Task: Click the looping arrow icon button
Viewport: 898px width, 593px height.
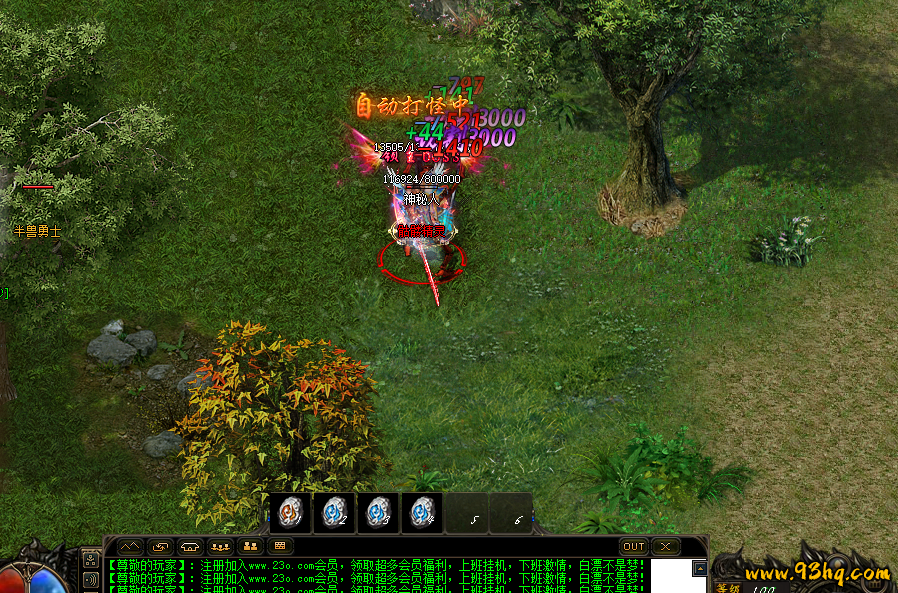Action: point(160,547)
